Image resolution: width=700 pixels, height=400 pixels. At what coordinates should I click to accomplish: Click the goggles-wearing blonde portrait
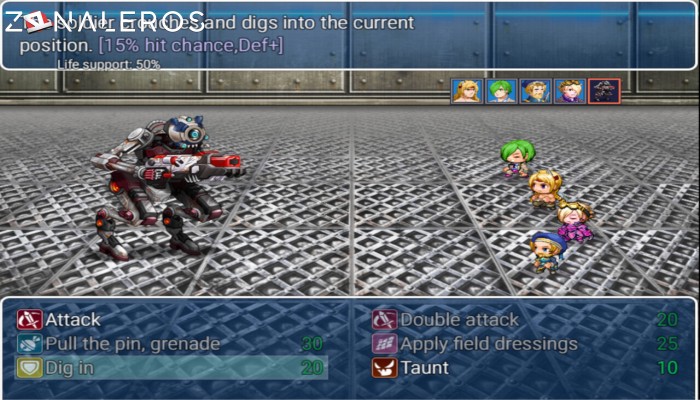pyautogui.click(x=569, y=91)
